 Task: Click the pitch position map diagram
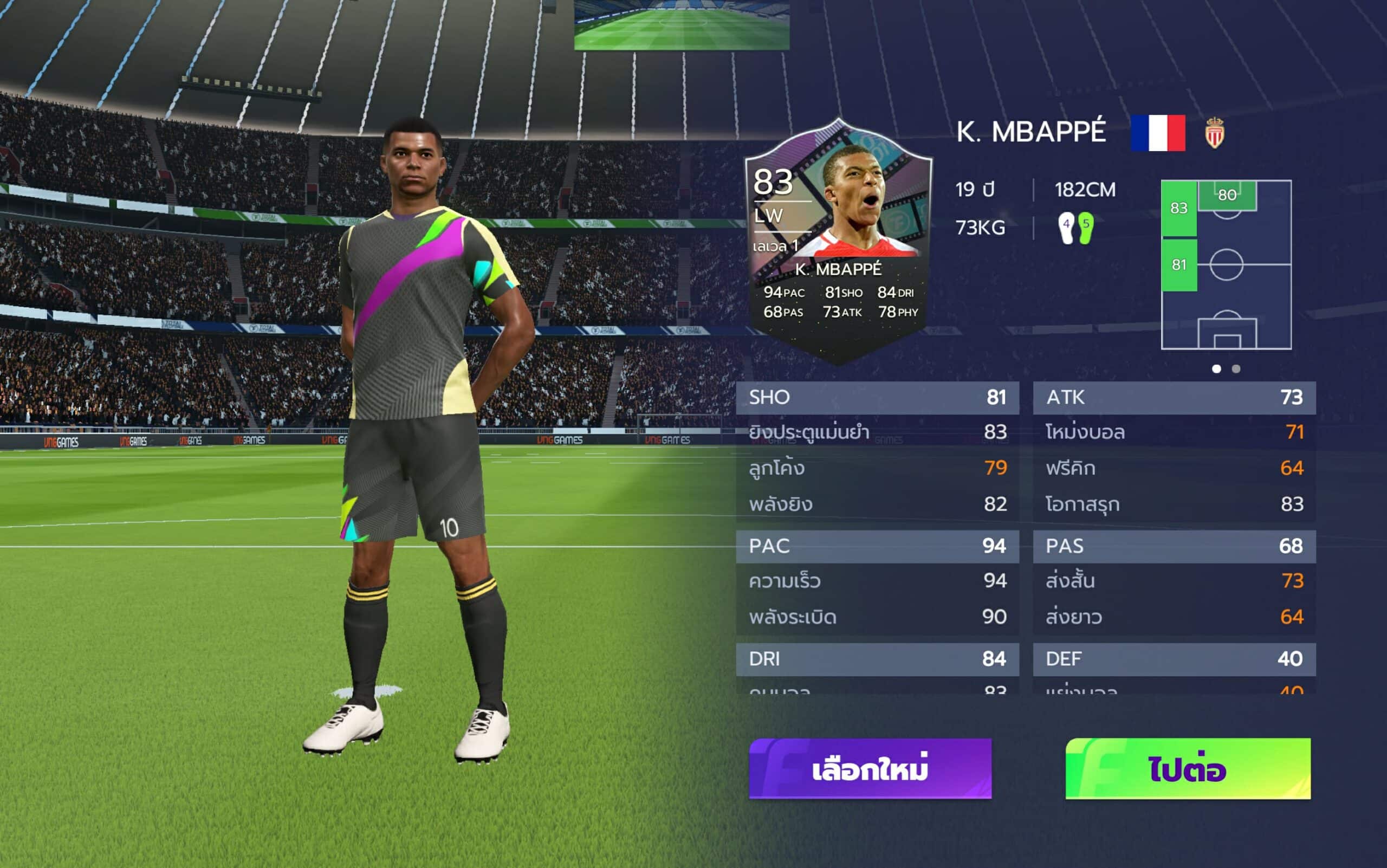[x=1226, y=264]
